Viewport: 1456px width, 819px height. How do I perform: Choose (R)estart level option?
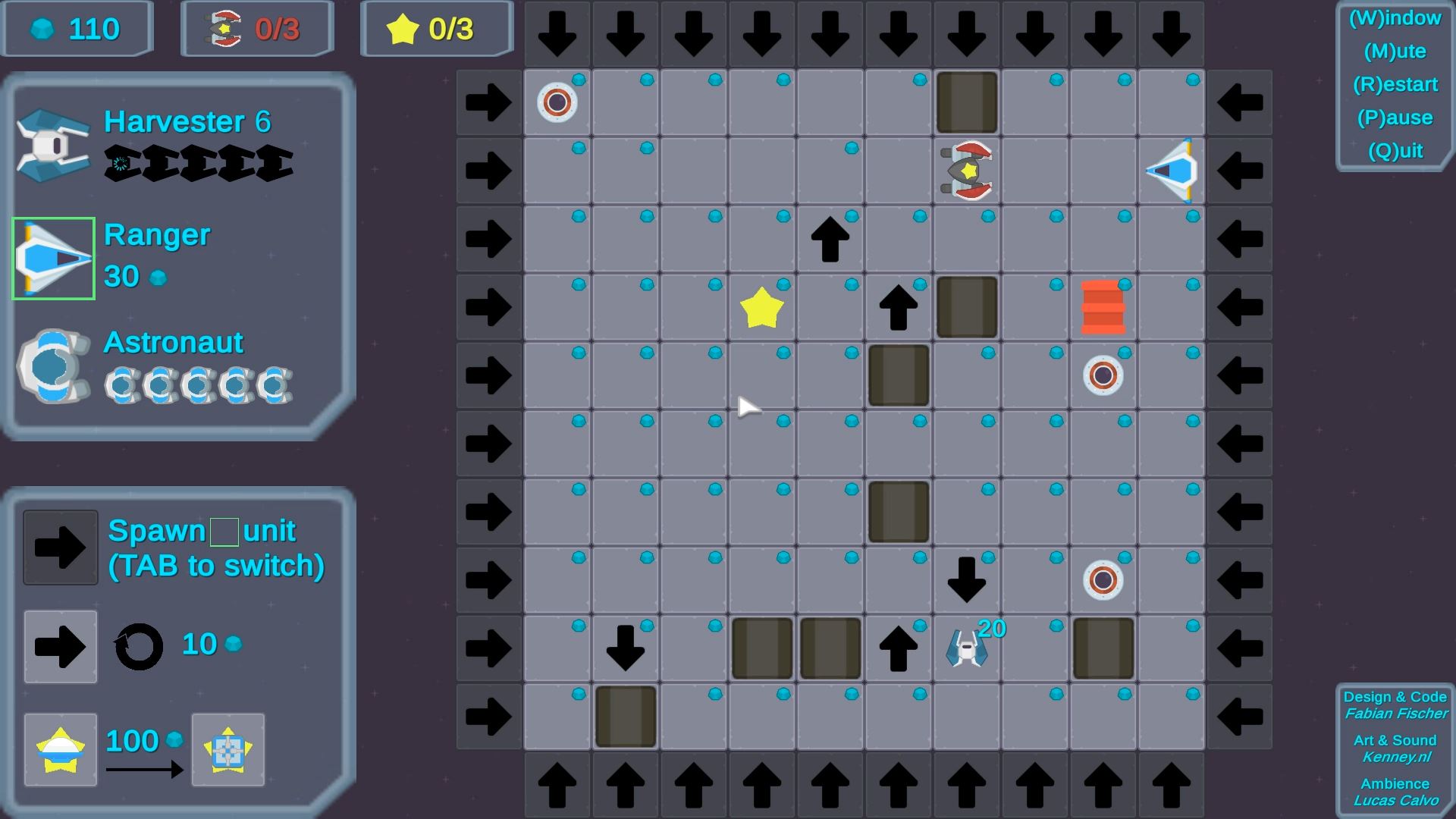[x=1395, y=84]
